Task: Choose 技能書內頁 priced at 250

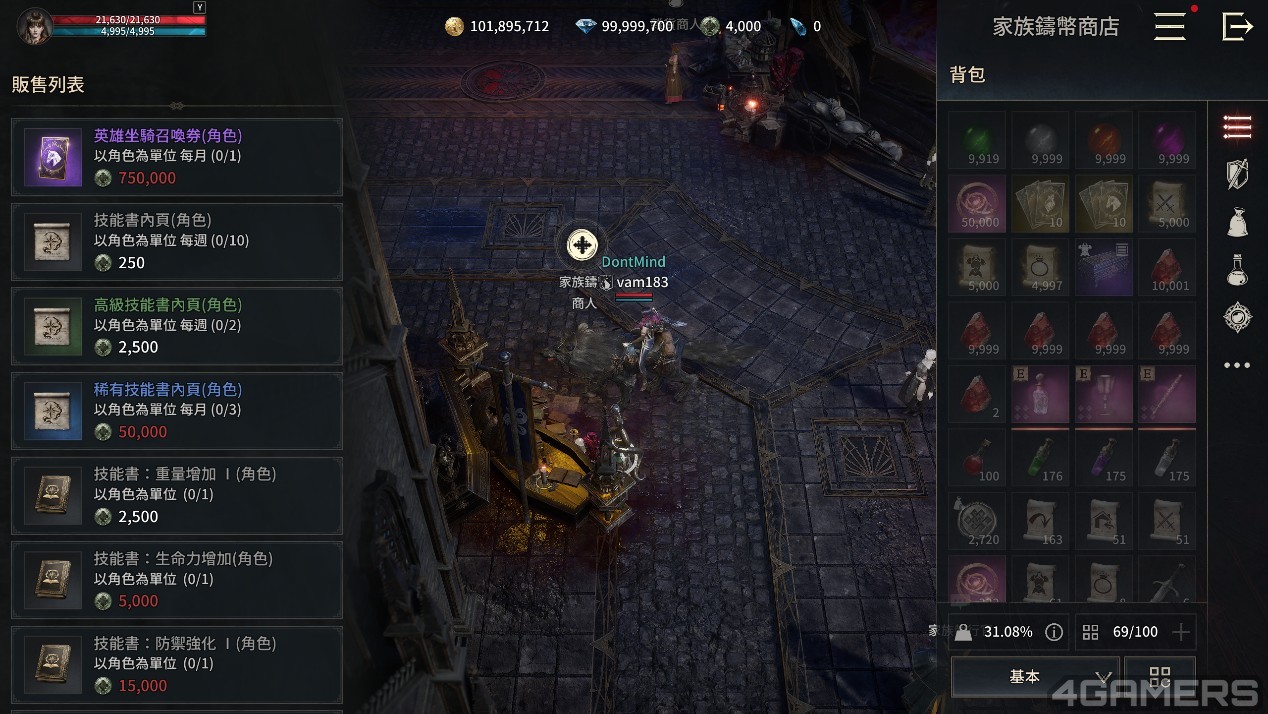Action: coord(177,242)
